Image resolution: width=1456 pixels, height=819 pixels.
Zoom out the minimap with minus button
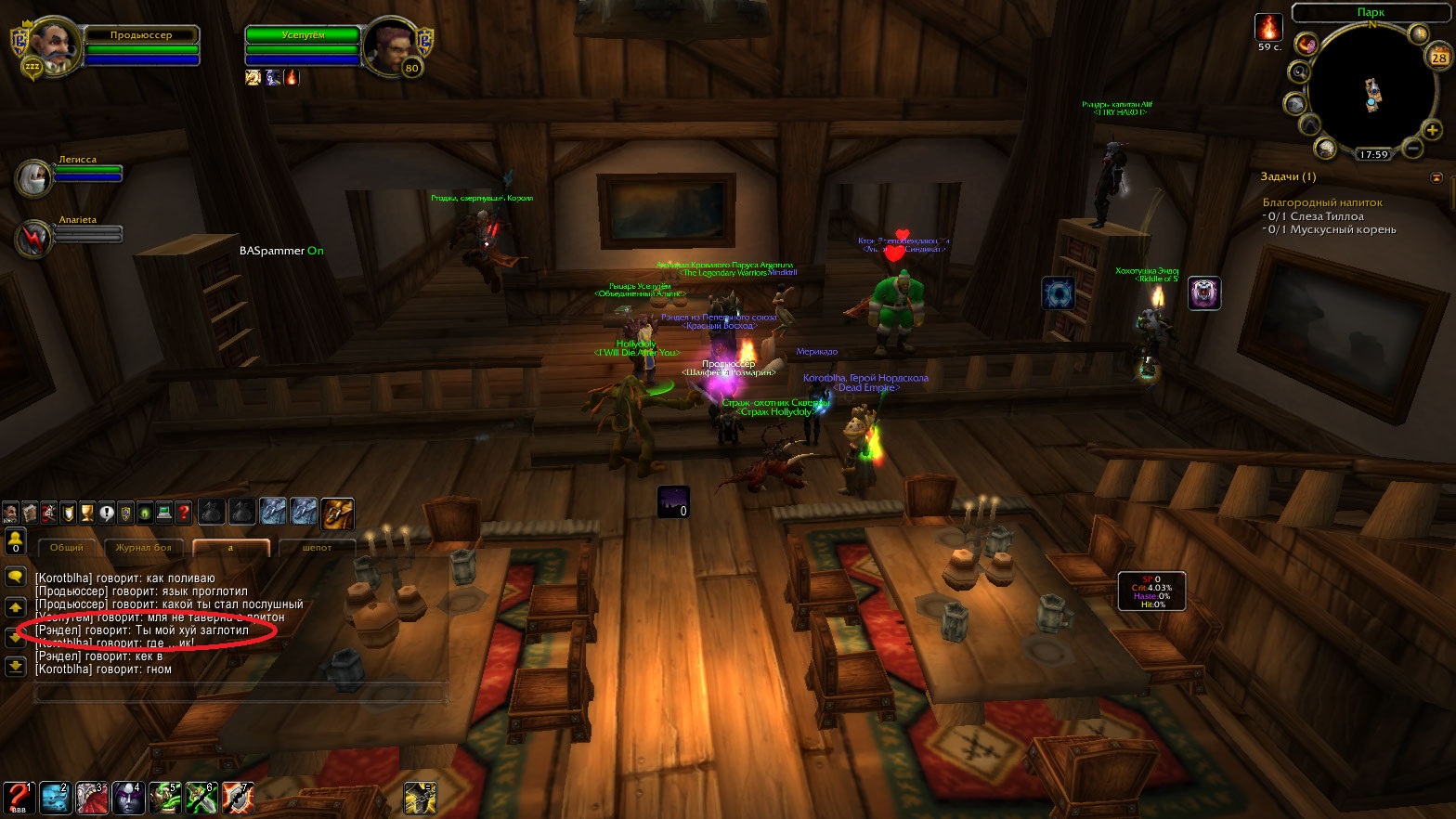click(1411, 148)
